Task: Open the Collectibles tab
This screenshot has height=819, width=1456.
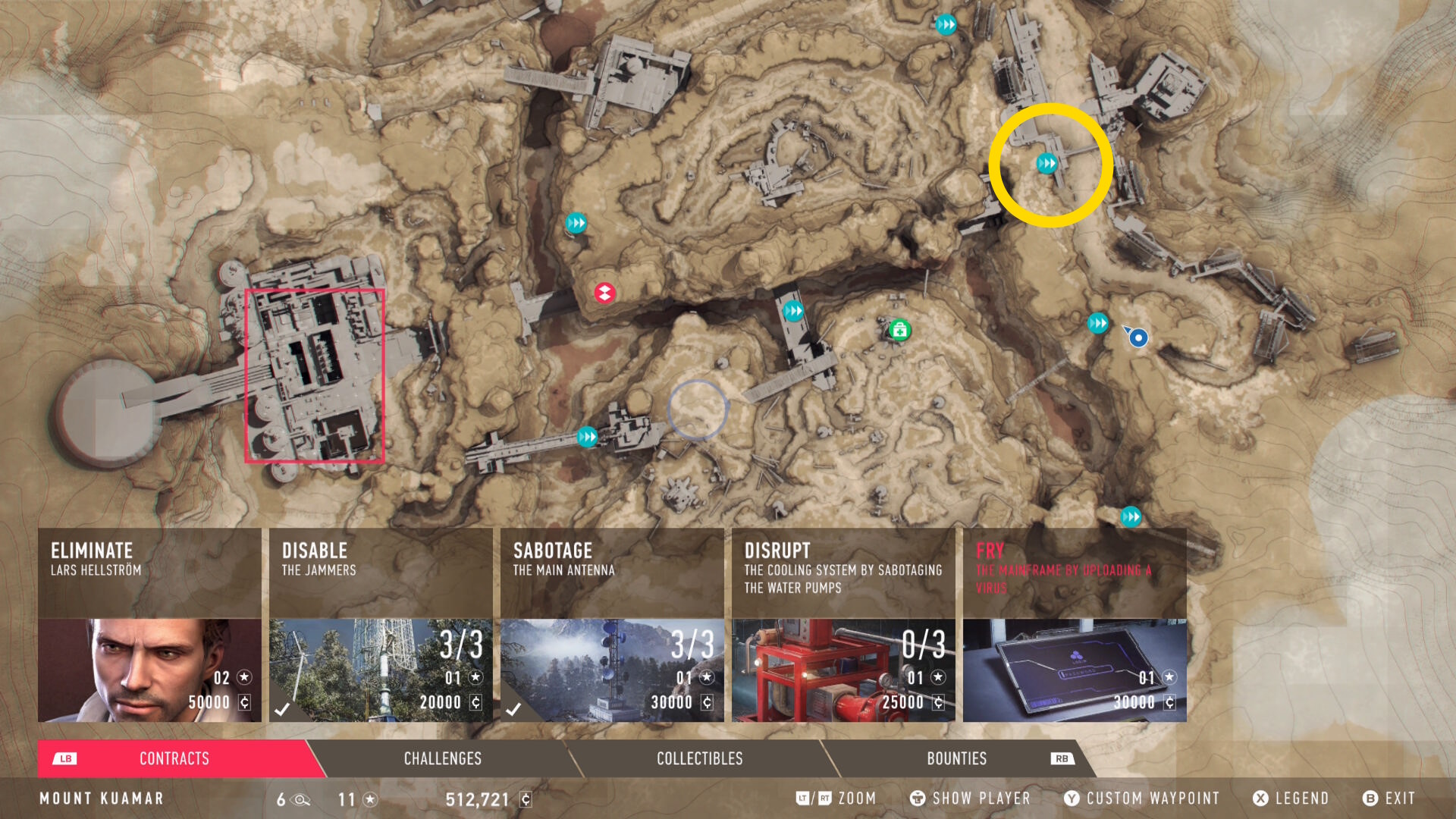Action: click(x=699, y=758)
